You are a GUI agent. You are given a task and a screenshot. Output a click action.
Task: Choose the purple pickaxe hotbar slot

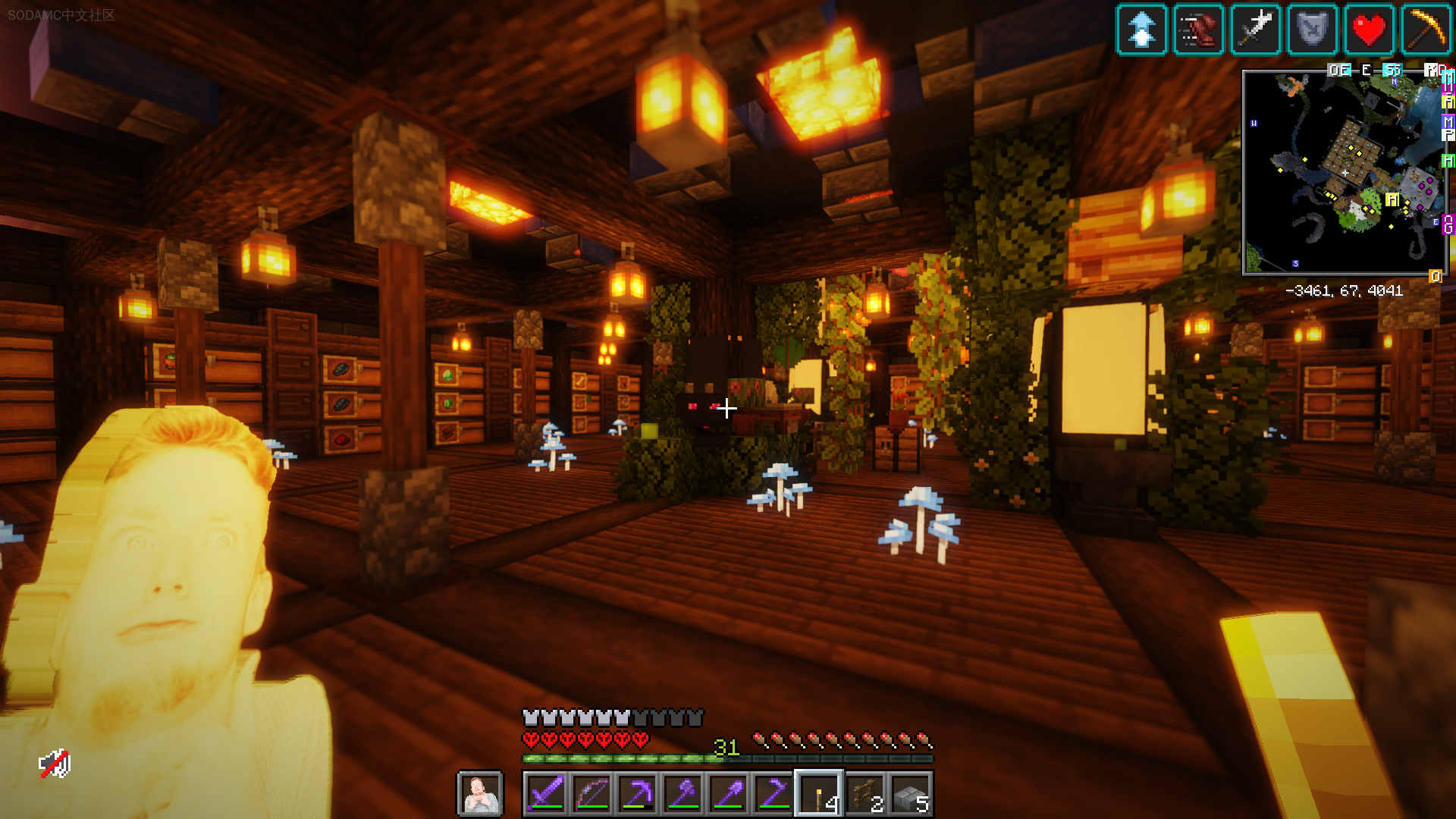click(637, 794)
